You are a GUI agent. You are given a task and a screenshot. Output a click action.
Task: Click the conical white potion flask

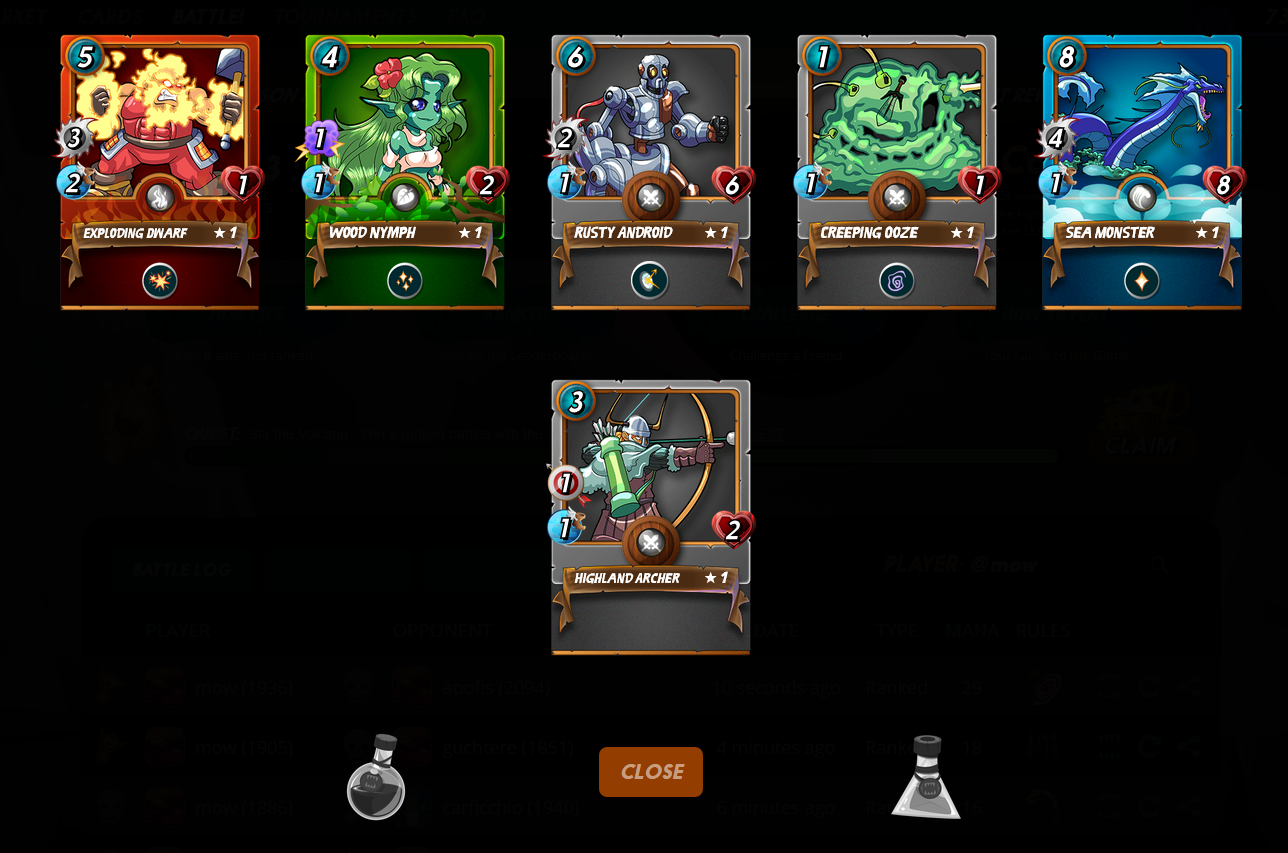coord(926,777)
